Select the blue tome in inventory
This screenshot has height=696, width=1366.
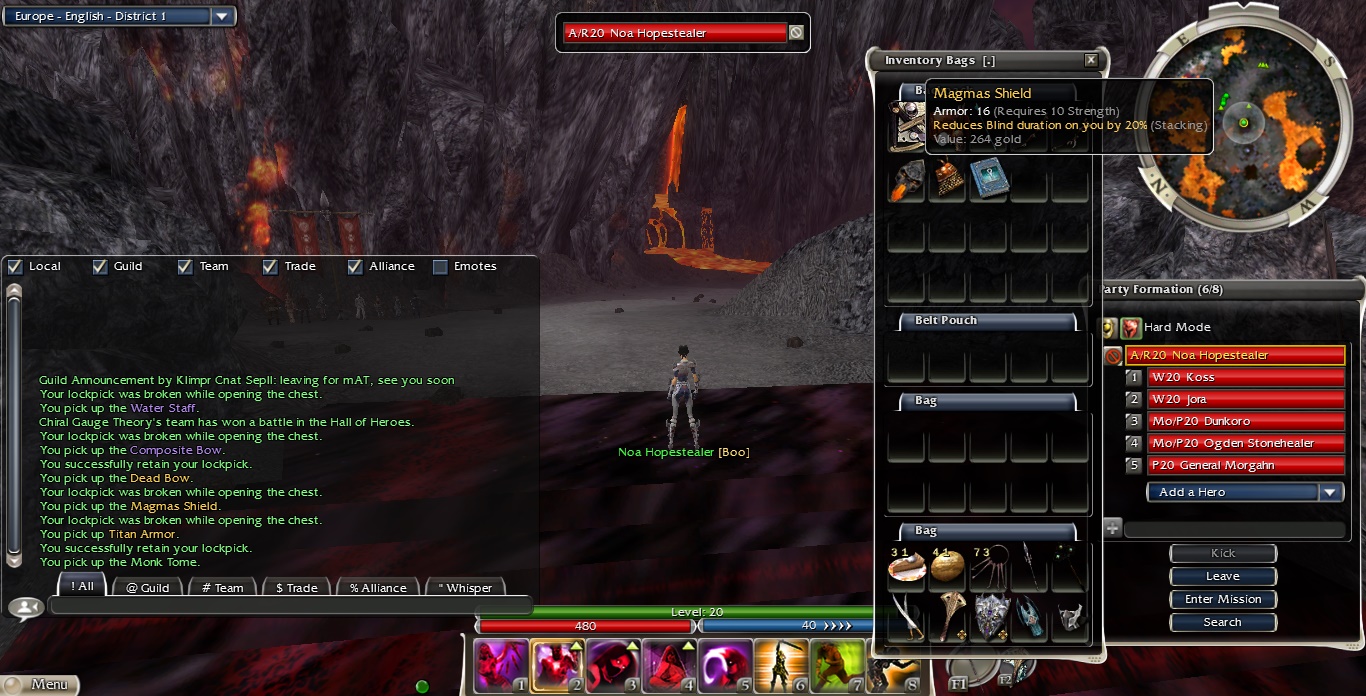[x=988, y=180]
